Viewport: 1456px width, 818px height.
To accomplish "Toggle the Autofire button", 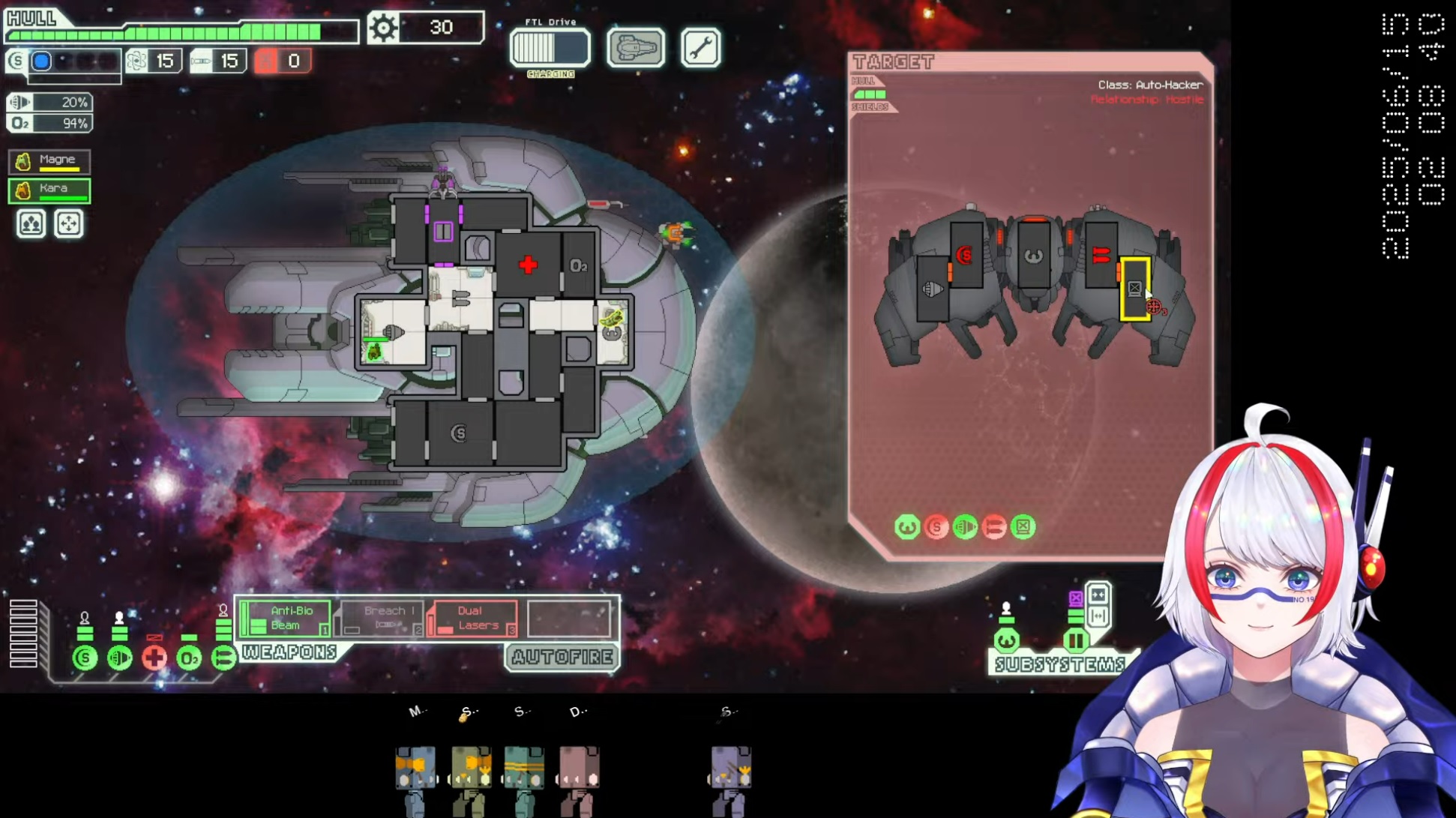I will pos(562,658).
